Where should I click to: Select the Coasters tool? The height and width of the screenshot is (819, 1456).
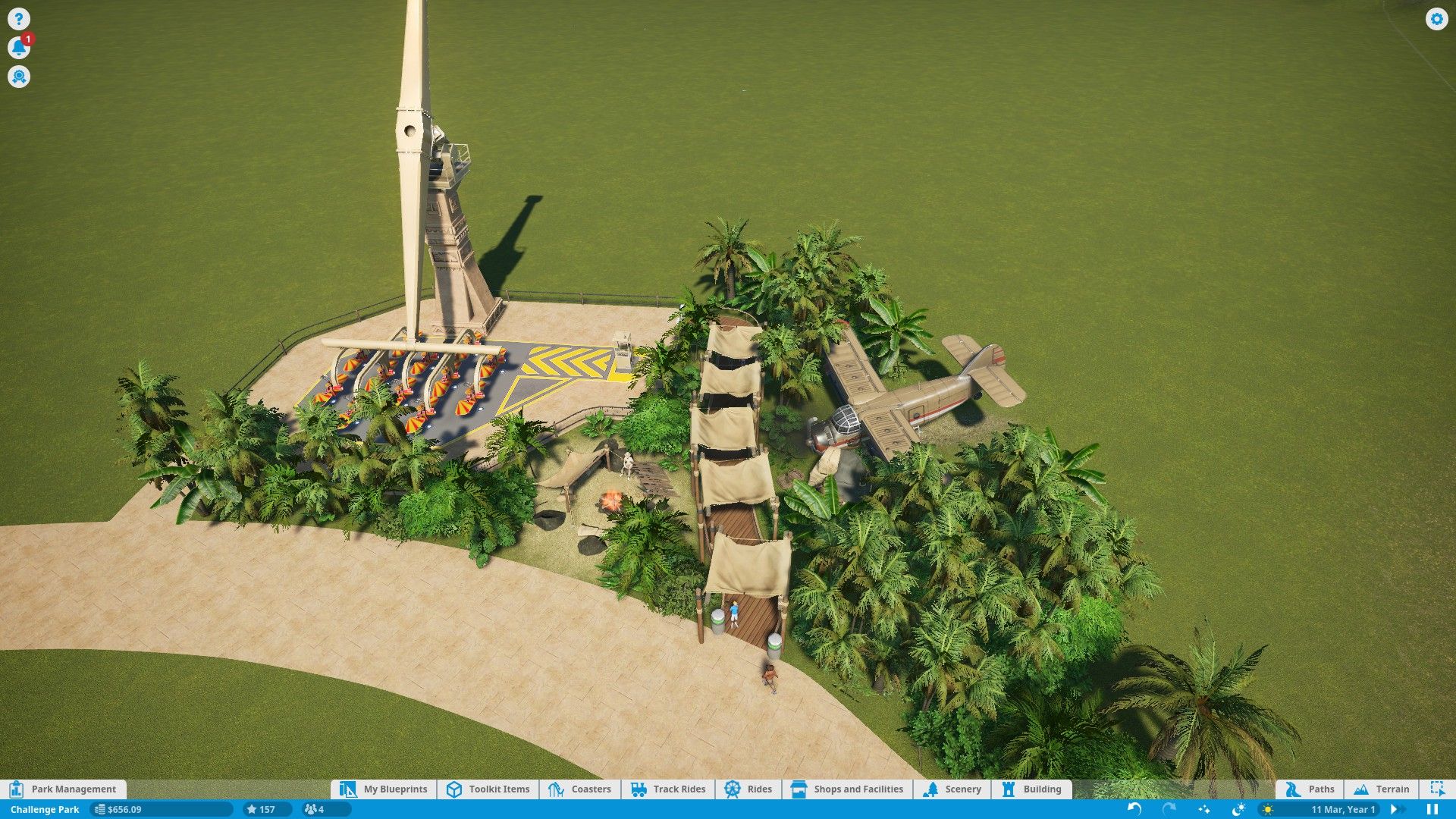[580, 789]
